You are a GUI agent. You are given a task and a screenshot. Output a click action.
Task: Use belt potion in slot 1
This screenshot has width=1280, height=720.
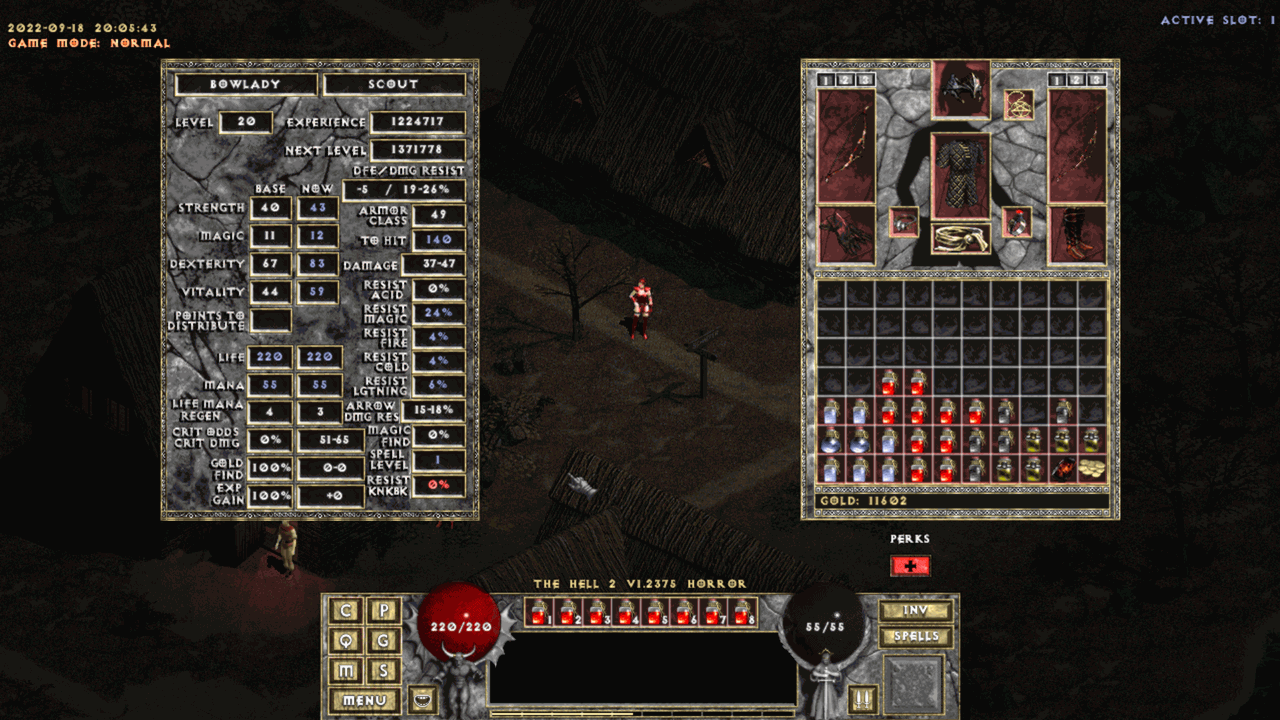tap(540, 612)
